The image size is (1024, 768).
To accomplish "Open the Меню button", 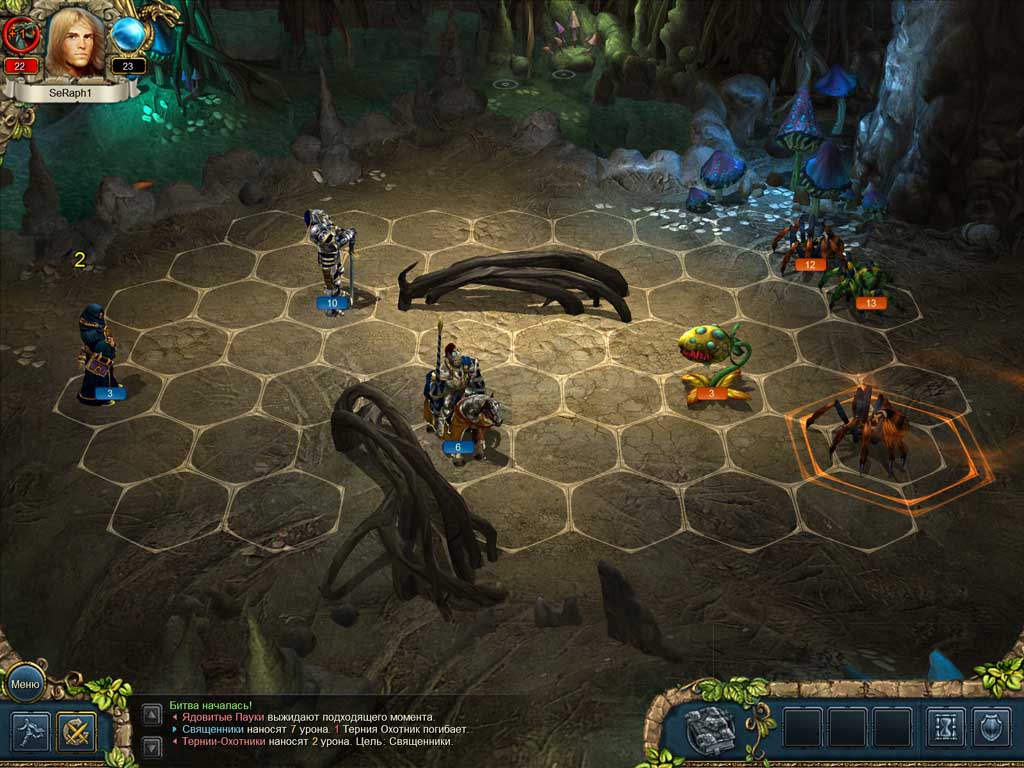I will click(x=24, y=683).
